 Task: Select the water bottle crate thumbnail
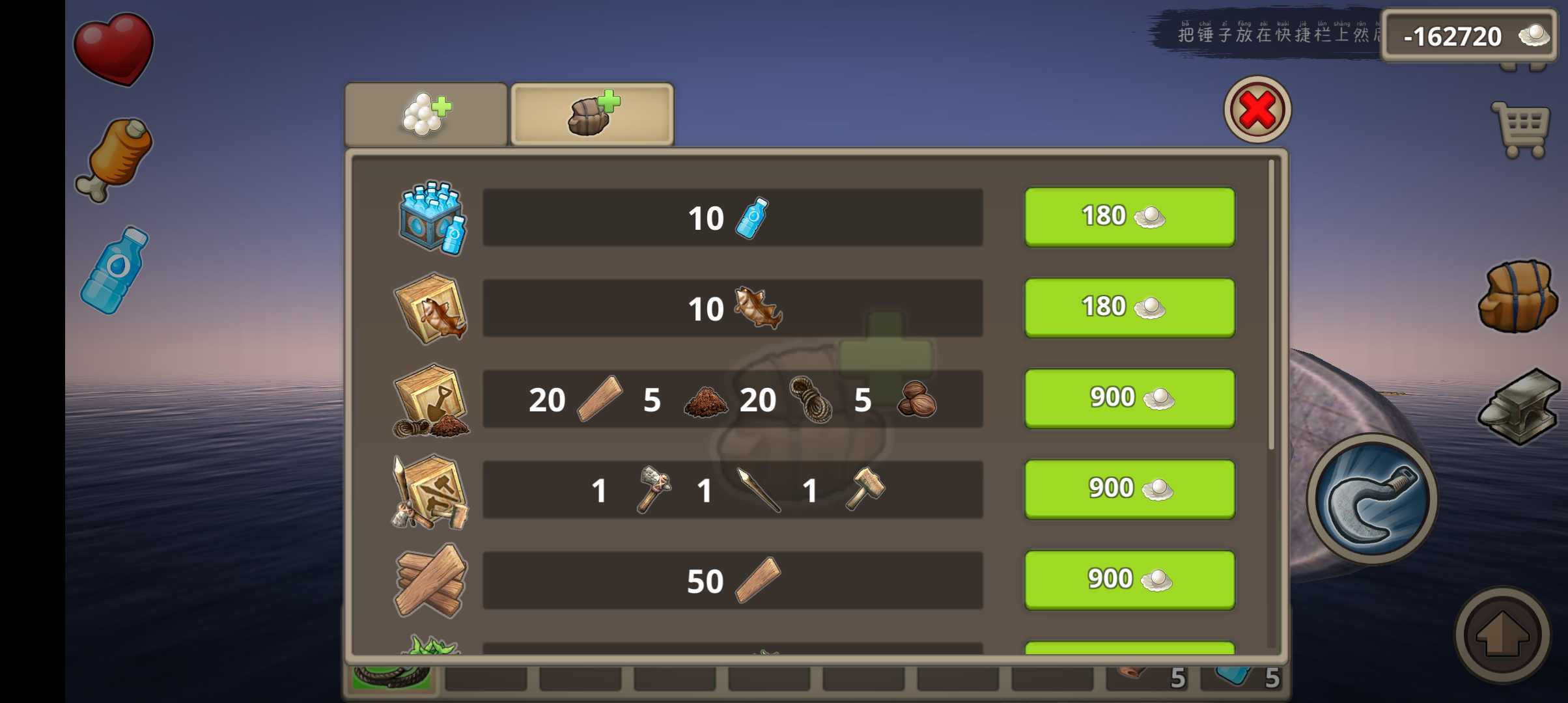tap(432, 218)
